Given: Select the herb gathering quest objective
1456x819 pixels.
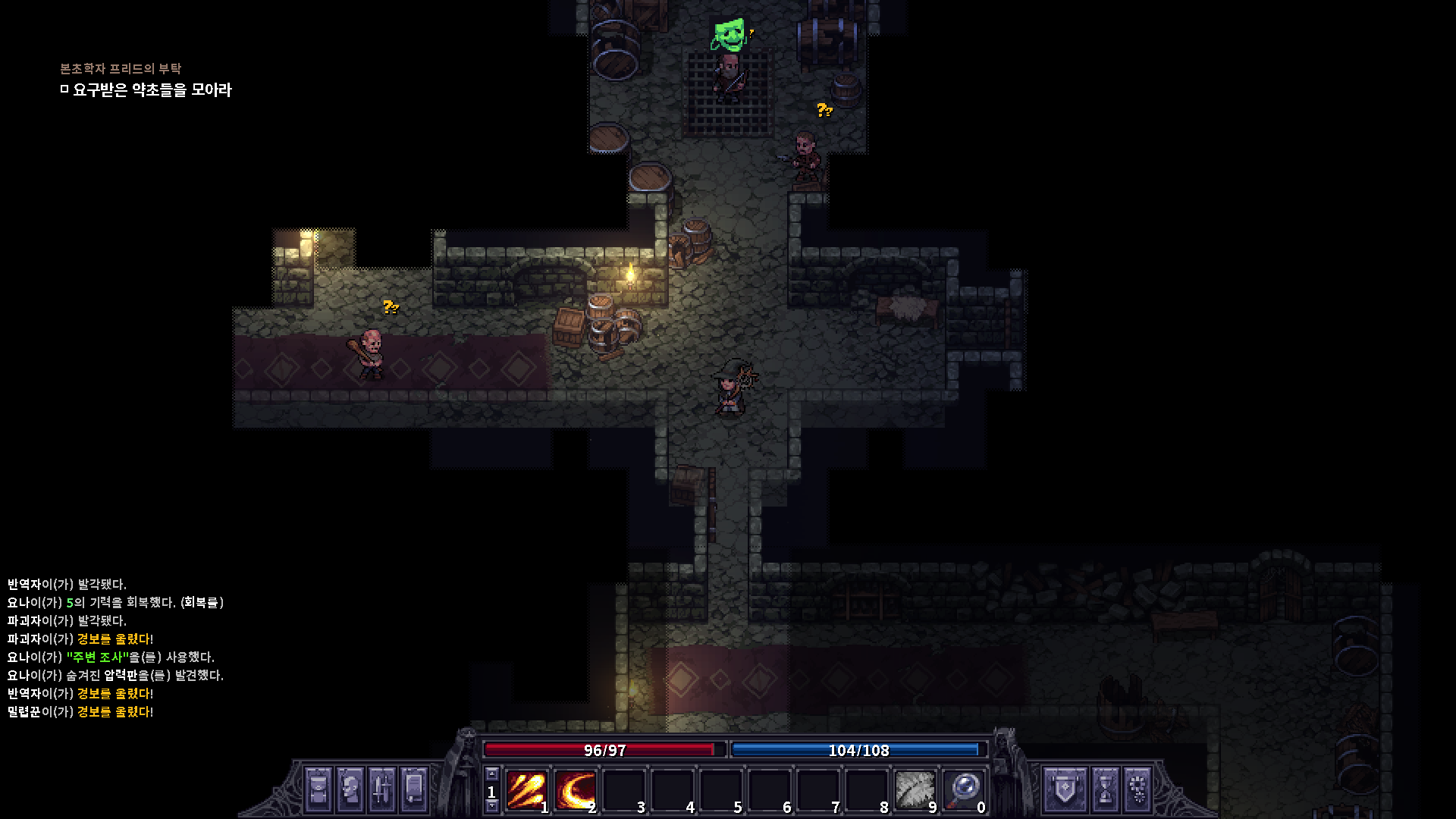Looking at the screenshot, I should pos(152,90).
